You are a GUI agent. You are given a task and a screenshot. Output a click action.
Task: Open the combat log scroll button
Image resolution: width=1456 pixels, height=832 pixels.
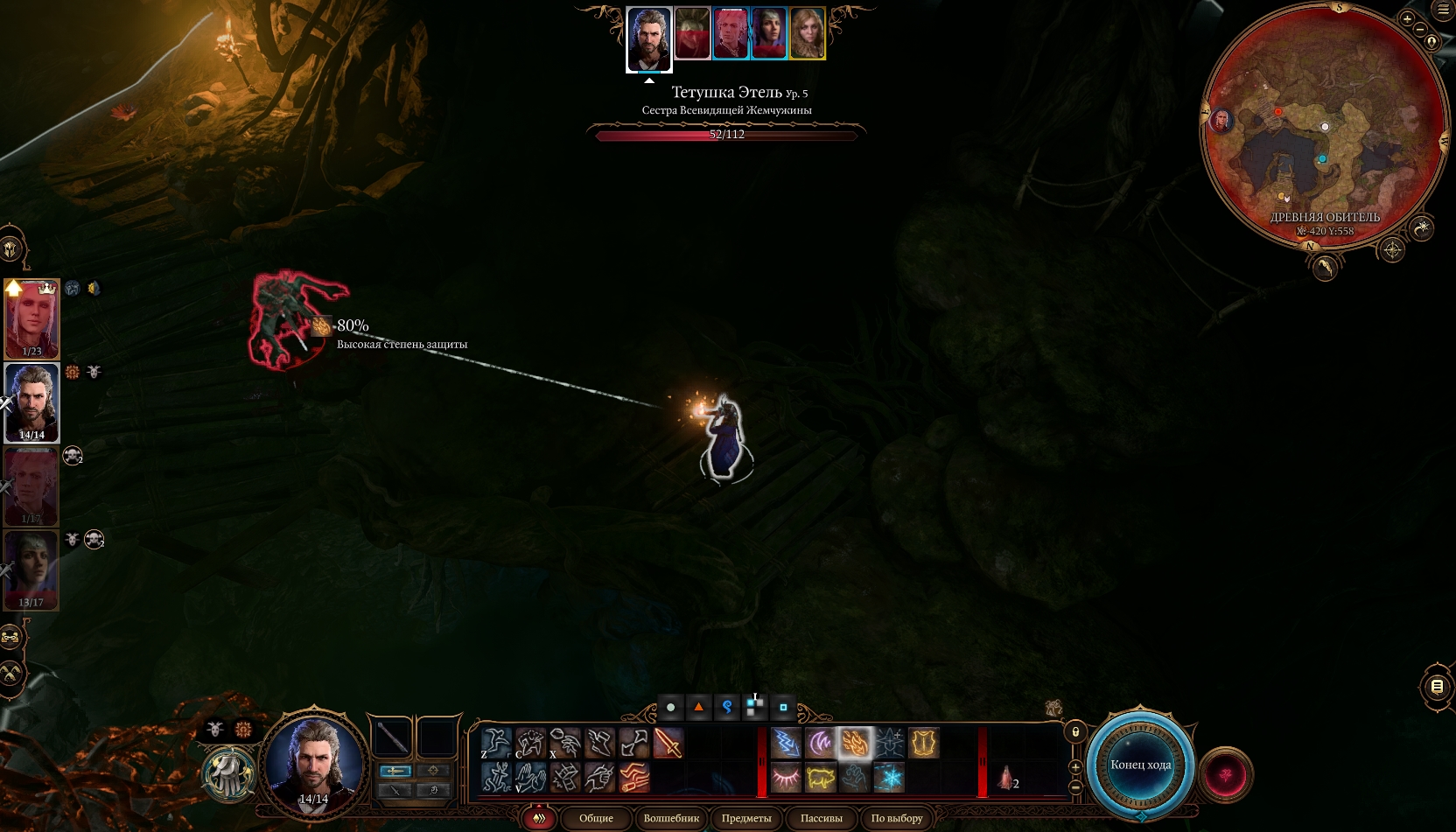(1437, 687)
